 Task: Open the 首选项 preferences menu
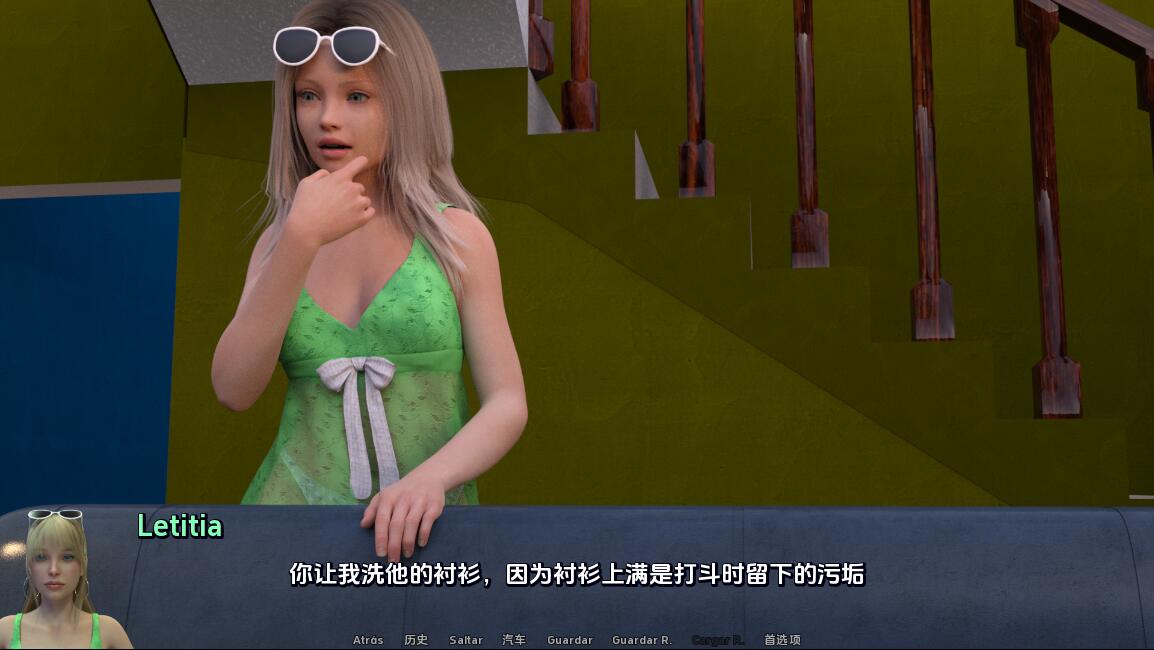coord(782,640)
